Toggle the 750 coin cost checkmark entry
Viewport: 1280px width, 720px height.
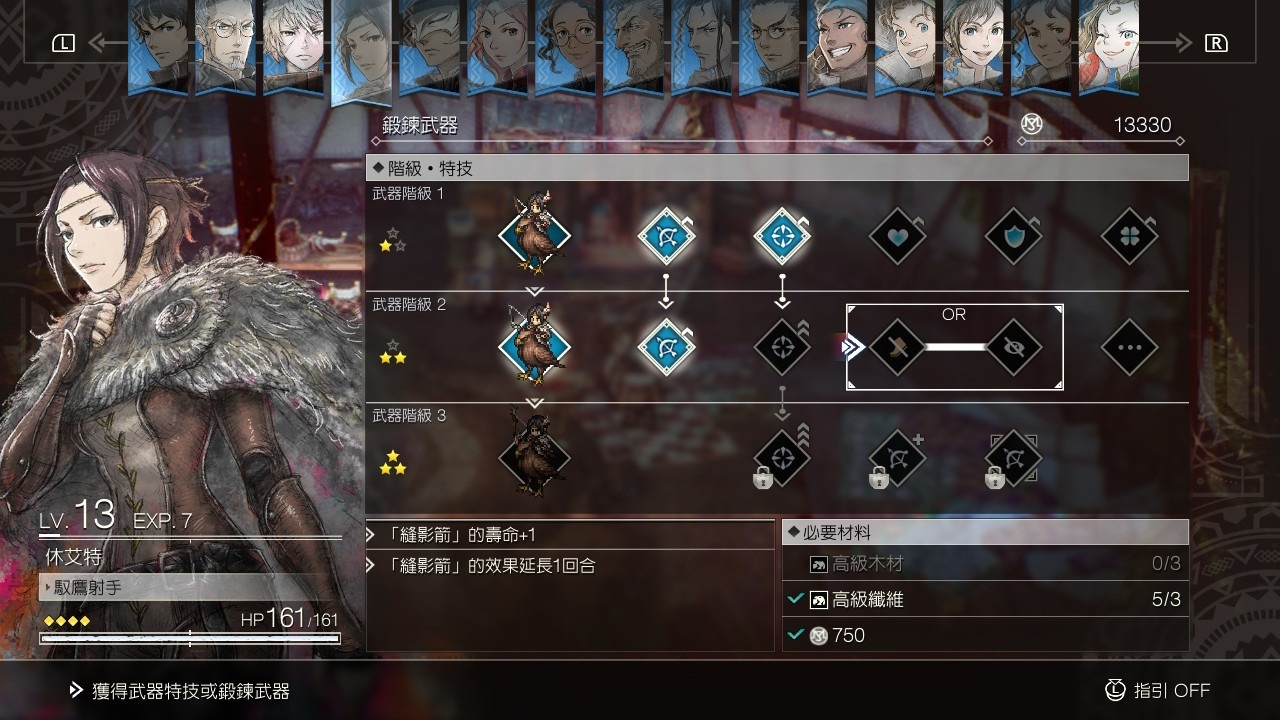(985, 635)
